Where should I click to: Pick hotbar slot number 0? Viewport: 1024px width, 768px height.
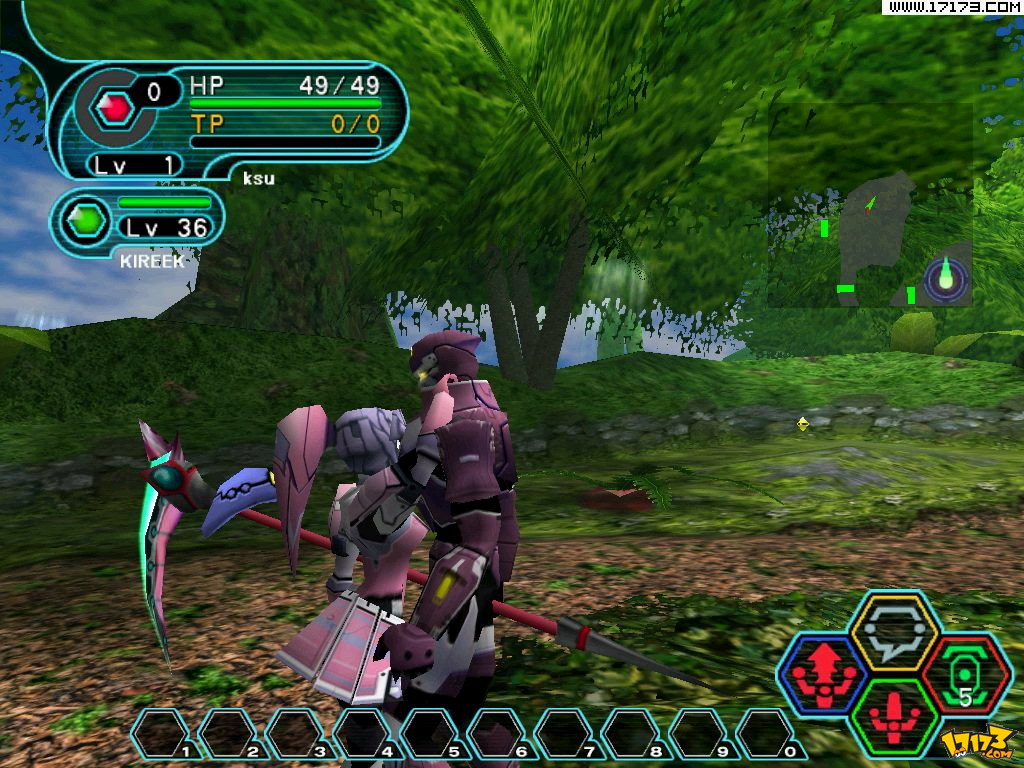pyautogui.click(x=768, y=734)
